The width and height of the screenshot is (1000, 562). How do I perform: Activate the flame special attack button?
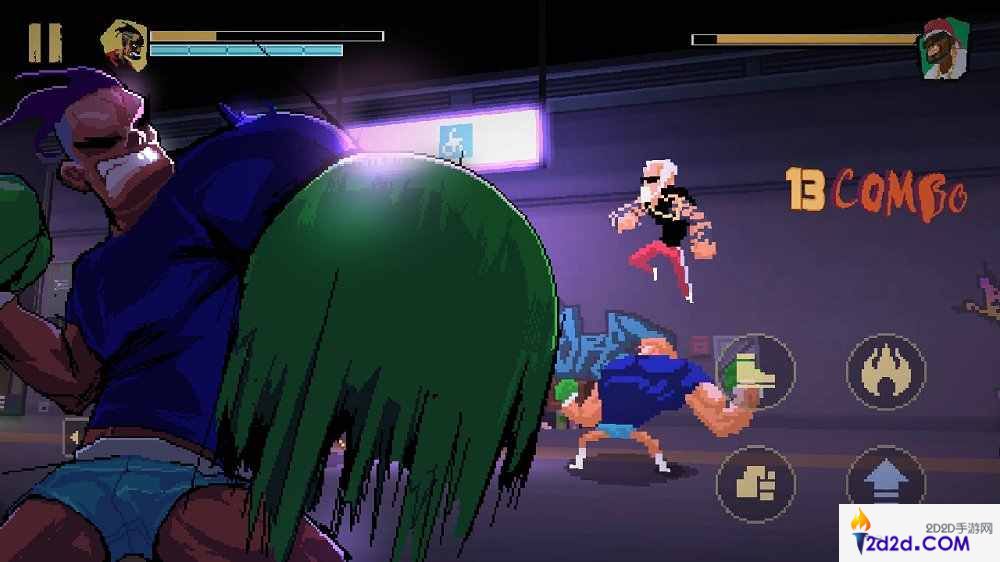[x=885, y=372]
